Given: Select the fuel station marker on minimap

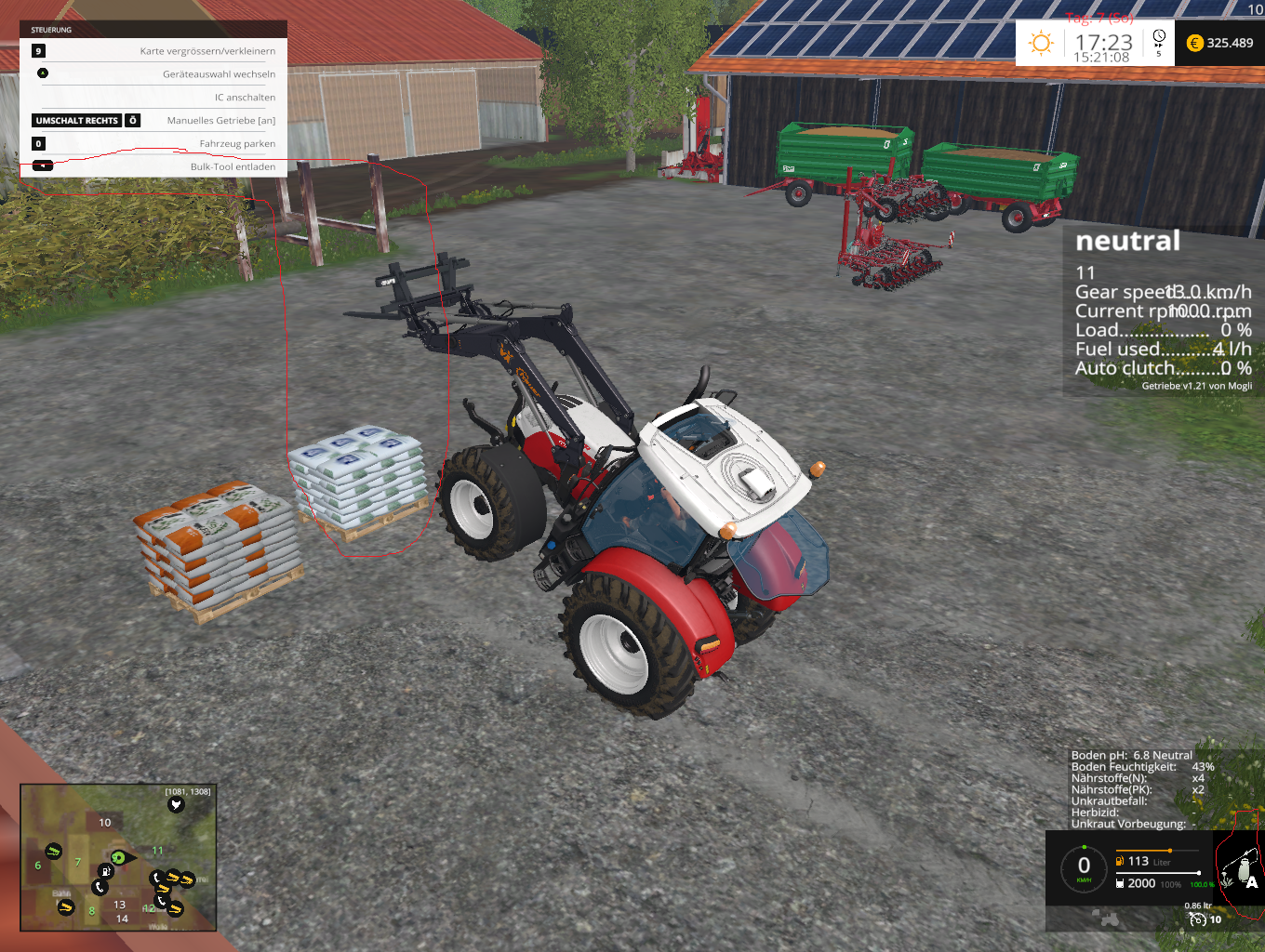Looking at the screenshot, I should [x=106, y=871].
